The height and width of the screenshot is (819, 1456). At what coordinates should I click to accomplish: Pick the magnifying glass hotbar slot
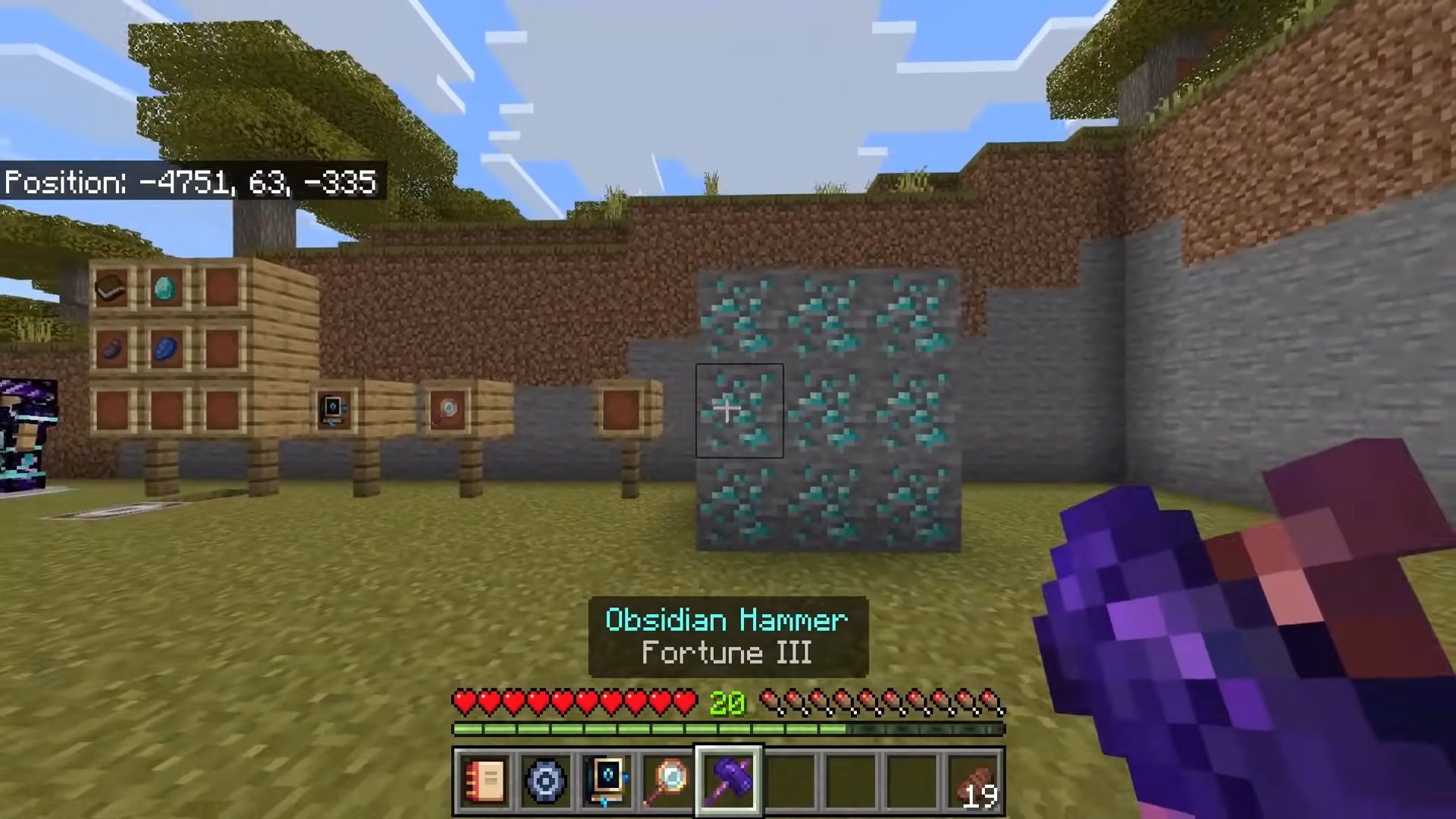pyautogui.click(x=667, y=781)
